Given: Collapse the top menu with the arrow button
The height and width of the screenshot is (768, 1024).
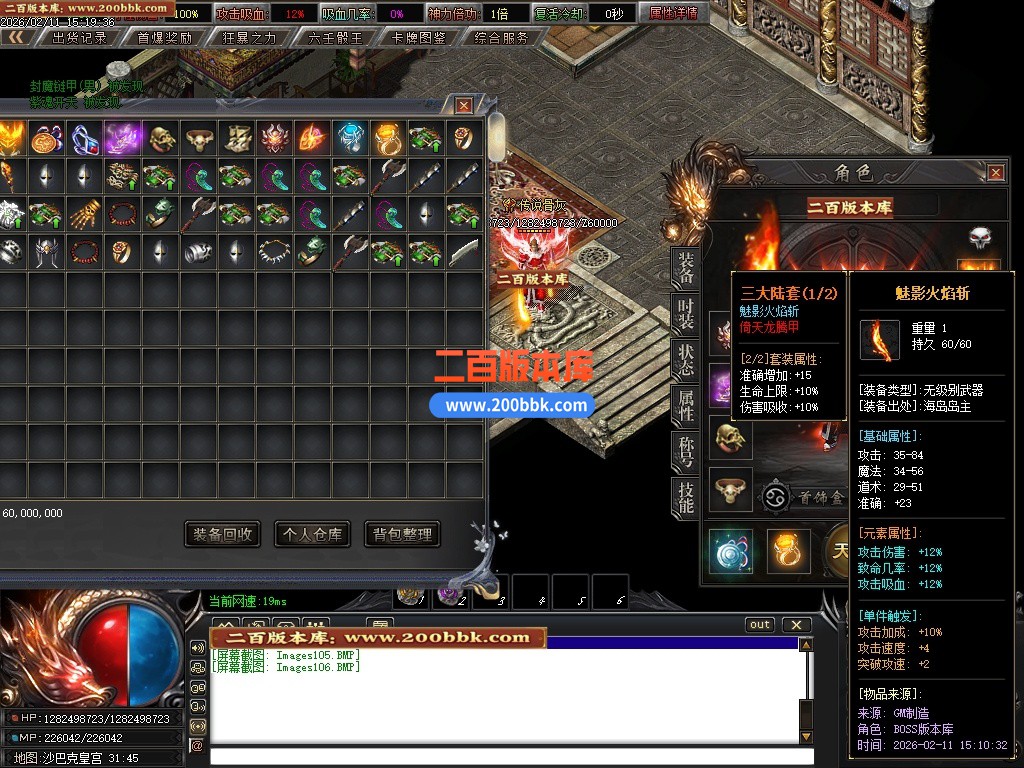Looking at the screenshot, I should 16,37.
